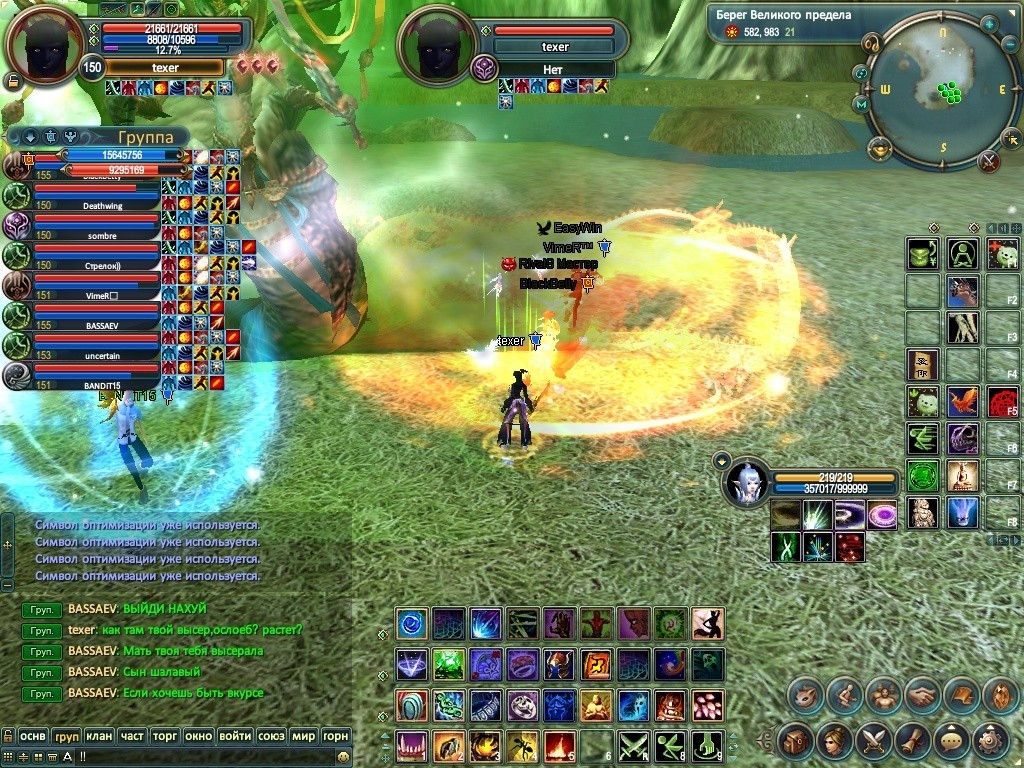Use the campfire skill in hotbar slot 5

point(559,744)
